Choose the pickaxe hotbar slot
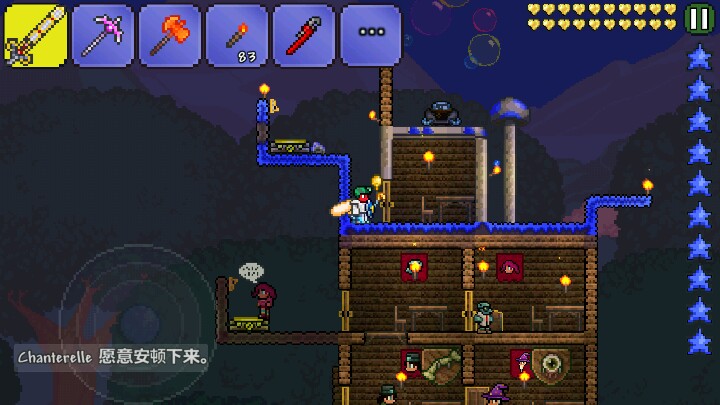The width and height of the screenshot is (720, 405). point(102,35)
